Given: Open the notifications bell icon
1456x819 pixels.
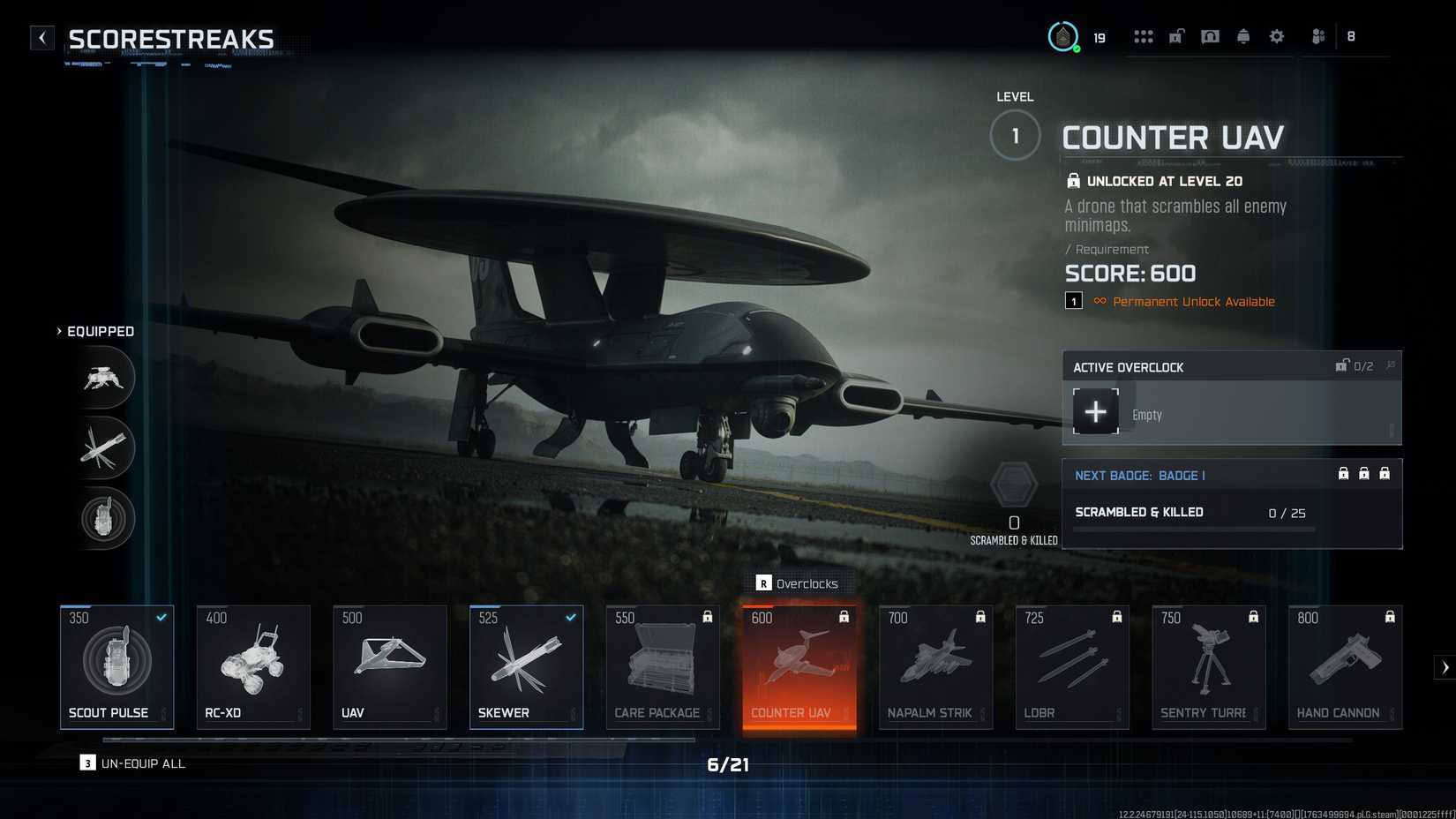Looking at the screenshot, I should (x=1243, y=36).
